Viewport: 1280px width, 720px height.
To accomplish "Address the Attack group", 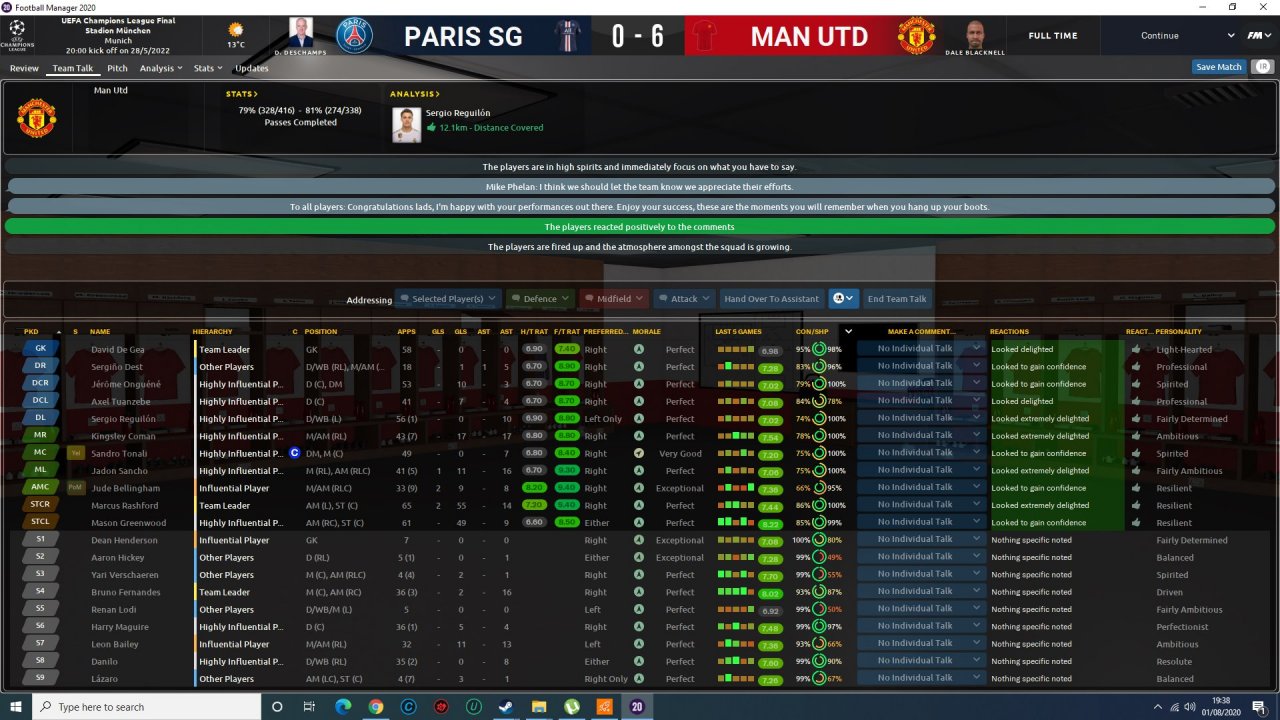I will [684, 299].
